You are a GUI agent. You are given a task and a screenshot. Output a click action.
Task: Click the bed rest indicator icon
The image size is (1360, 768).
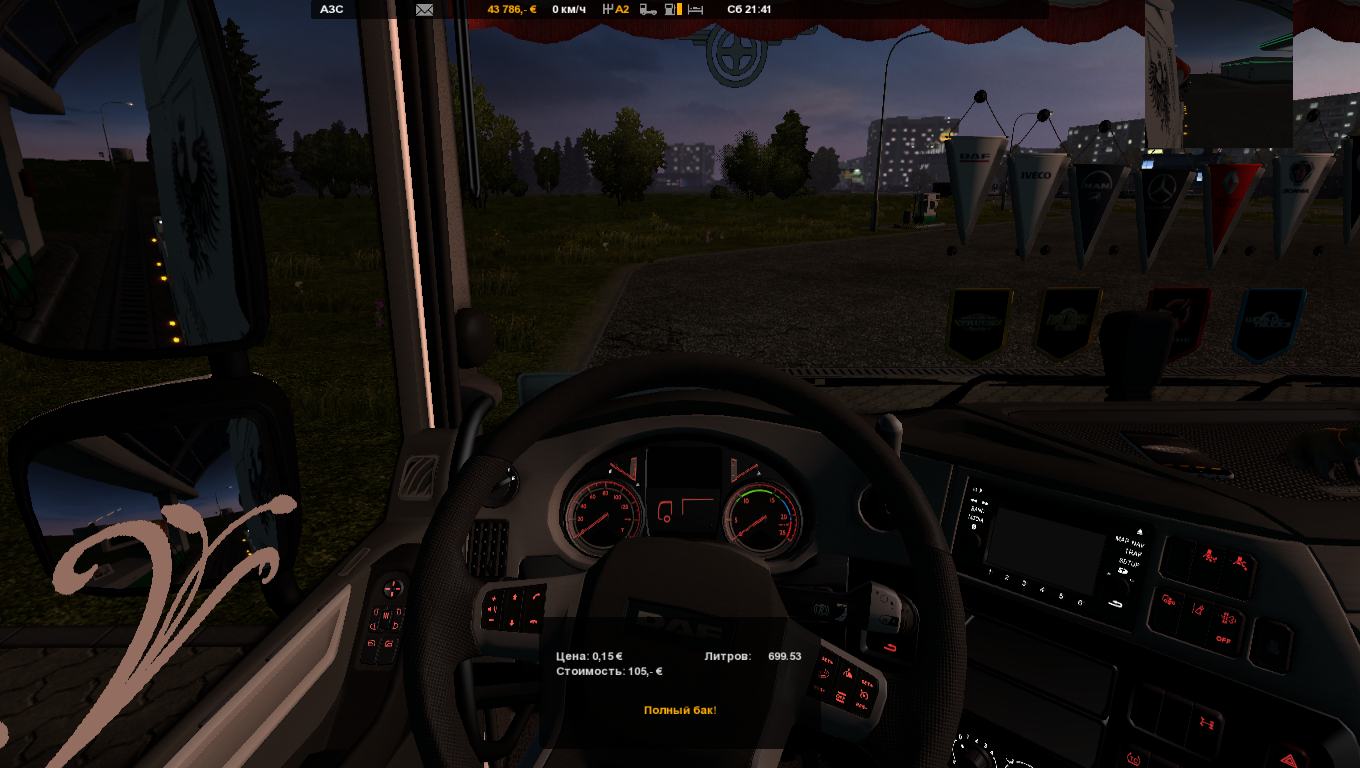695,10
